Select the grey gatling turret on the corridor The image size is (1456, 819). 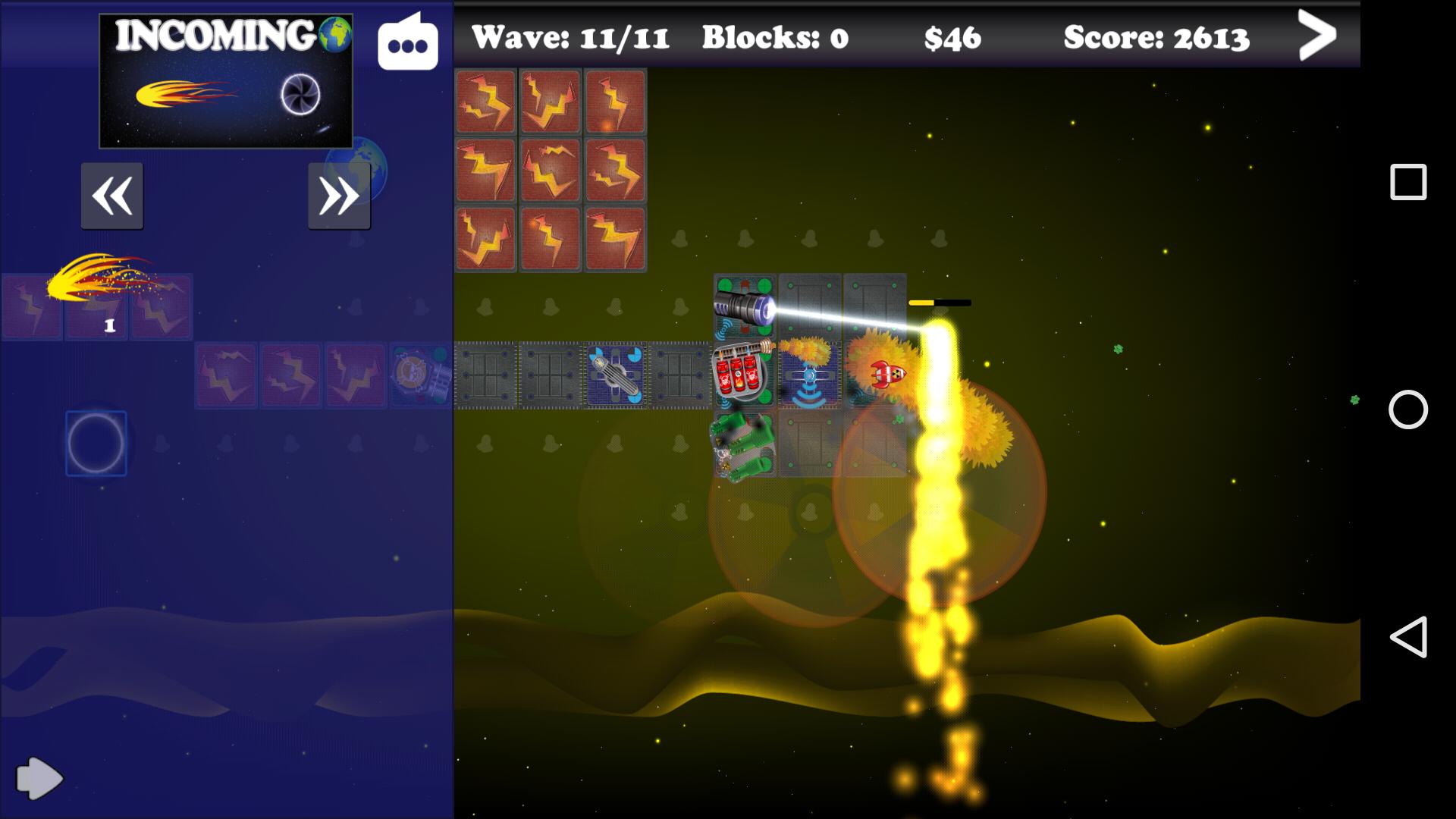point(615,375)
